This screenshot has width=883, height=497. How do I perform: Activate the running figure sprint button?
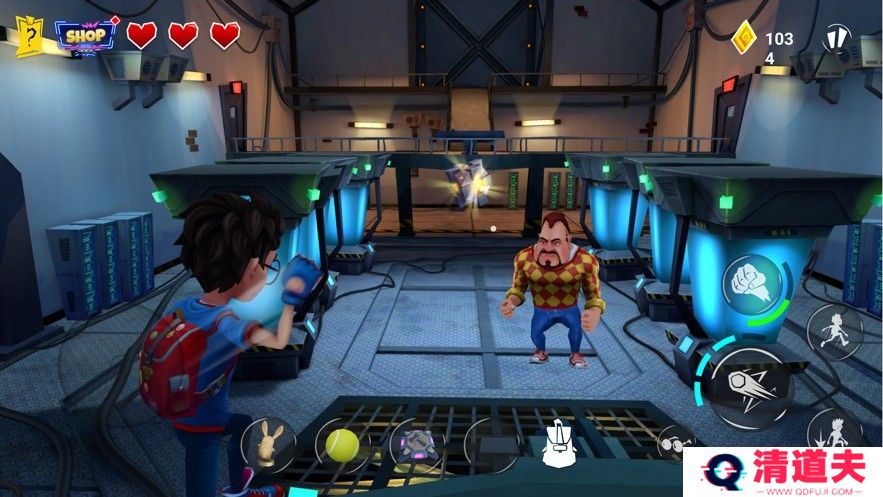pyautogui.click(x=834, y=332)
